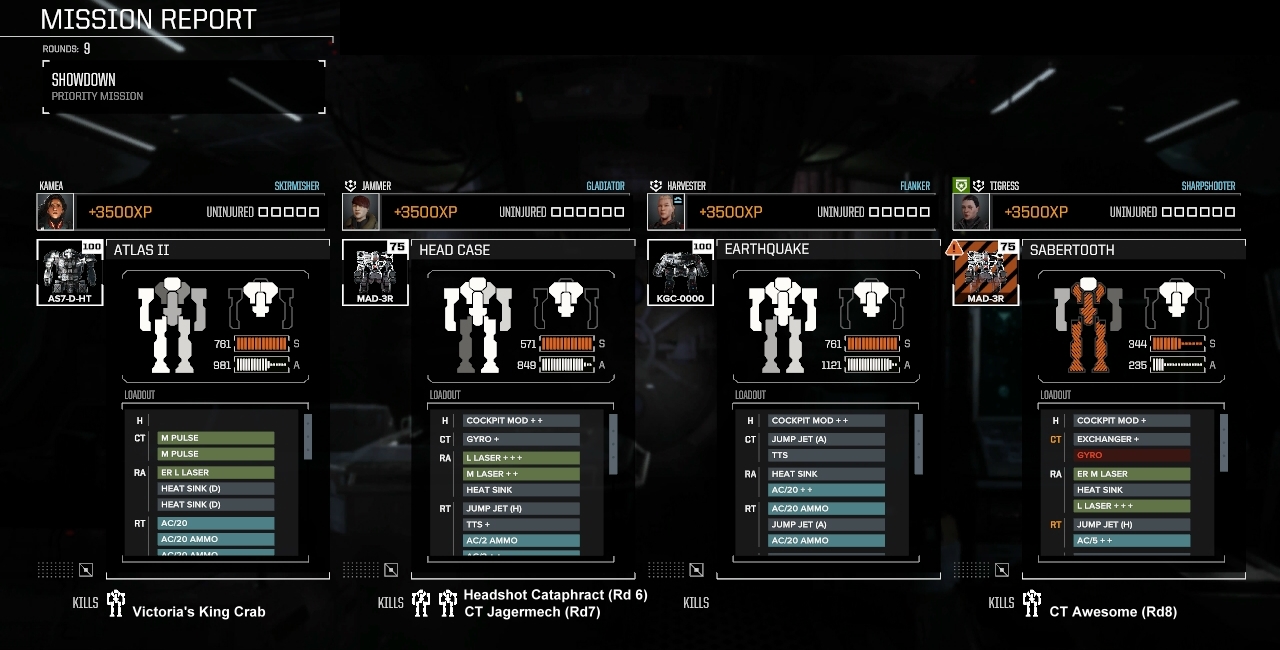Click the damaged Sabertooth mech thumbnail
Viewport: 1280px width, 650px height.
985,272
